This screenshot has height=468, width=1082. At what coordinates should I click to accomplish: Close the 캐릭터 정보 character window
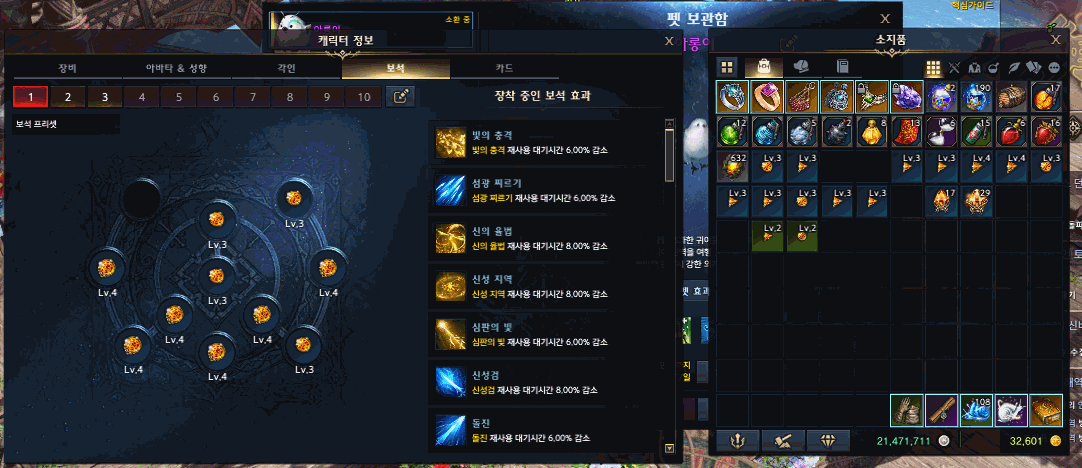[669, 41]
